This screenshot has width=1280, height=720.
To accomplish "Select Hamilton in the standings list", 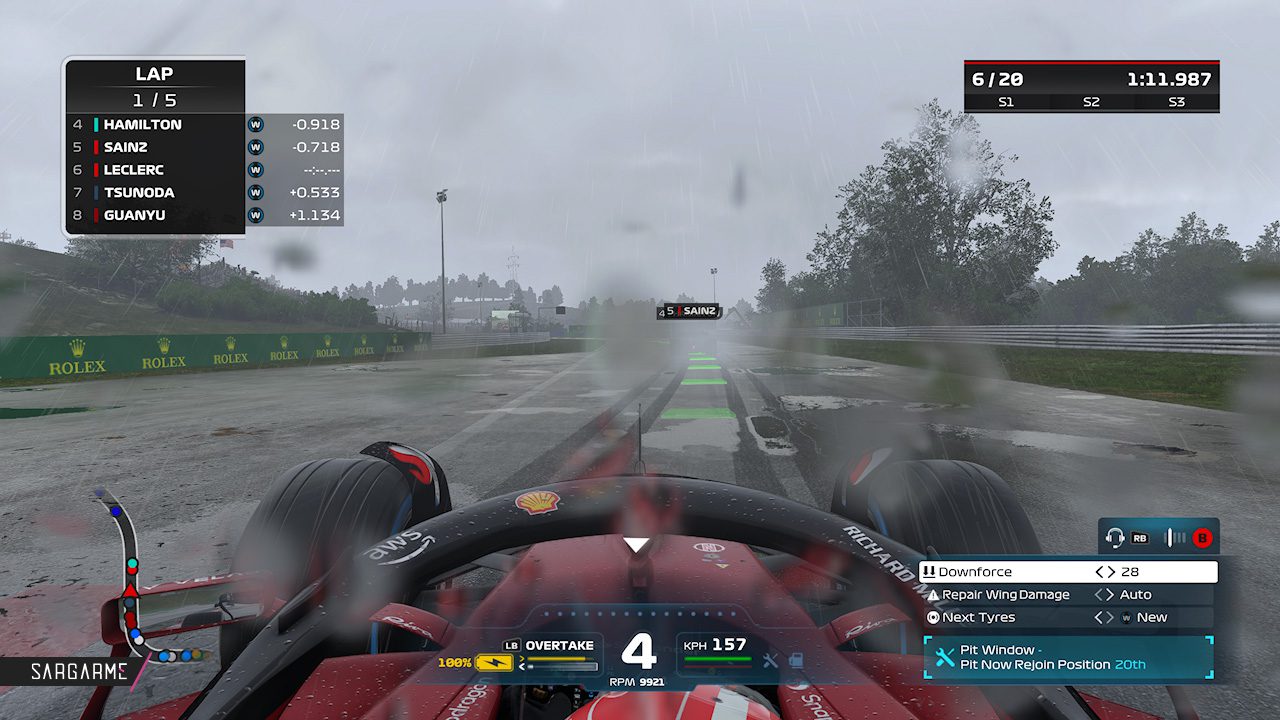I will point(142,125).
